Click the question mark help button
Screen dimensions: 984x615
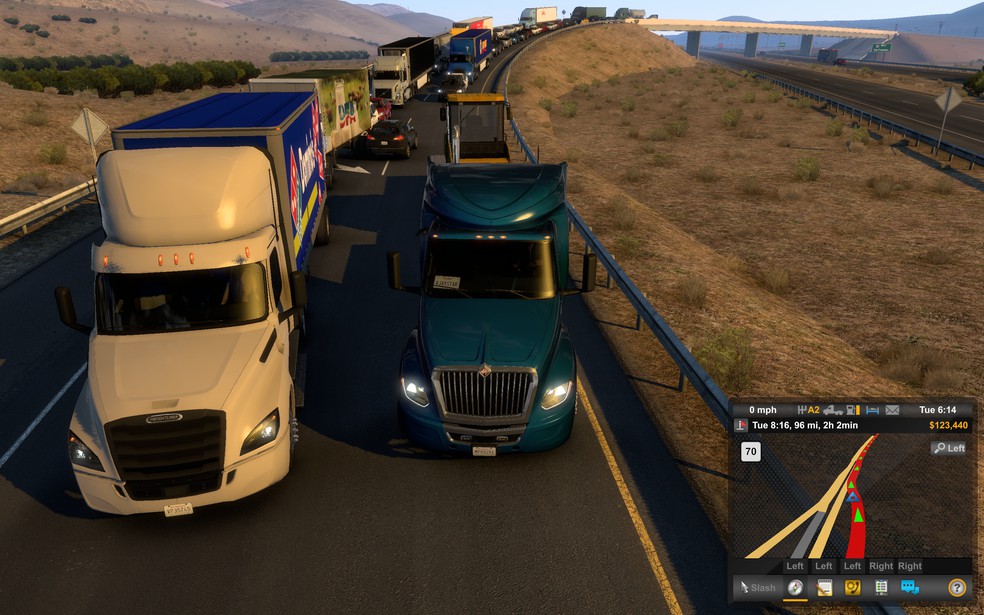(x=957, y=588)
